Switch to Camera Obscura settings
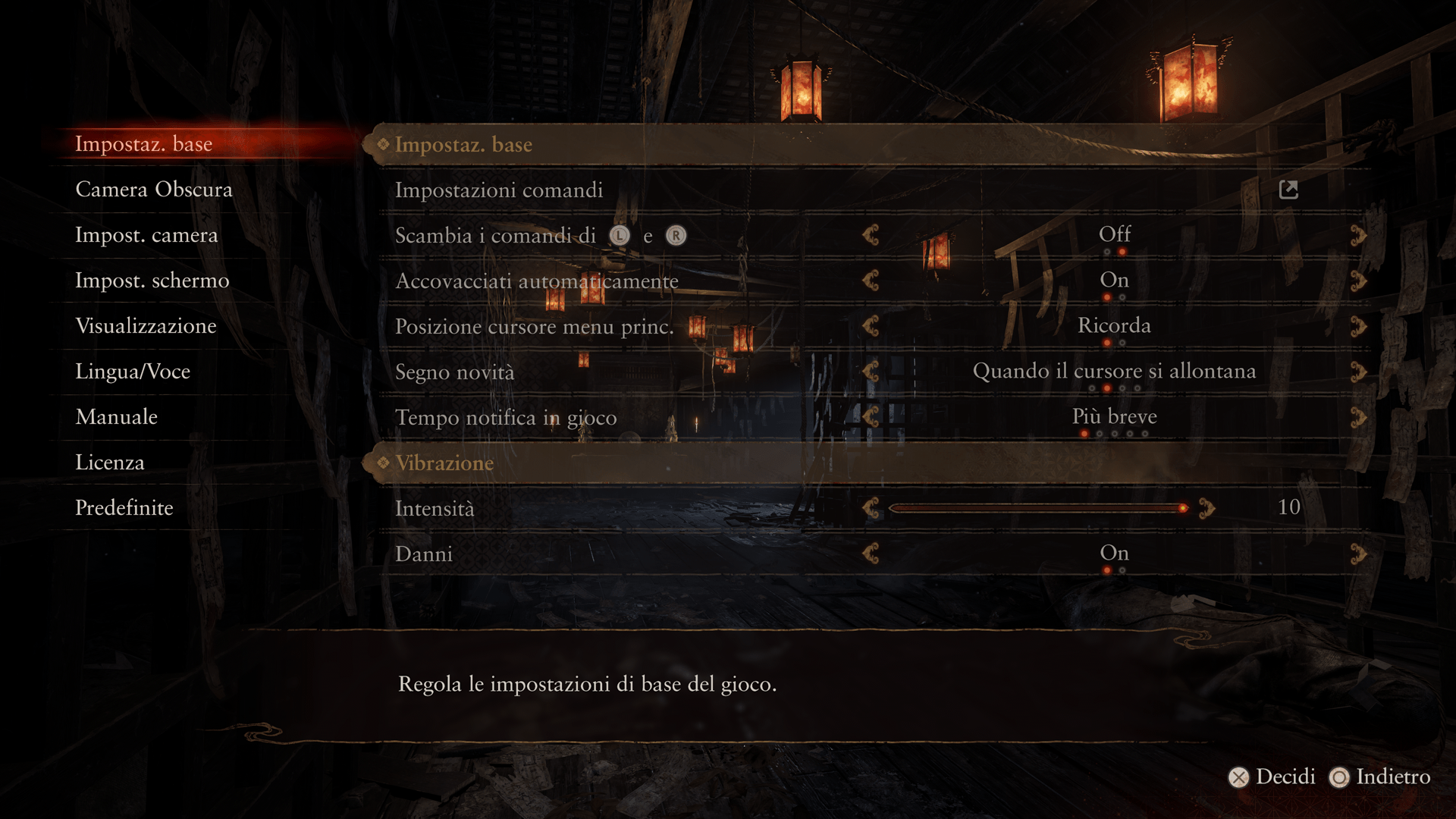Viewport: 1456px width, 819px height. point(154,190)
